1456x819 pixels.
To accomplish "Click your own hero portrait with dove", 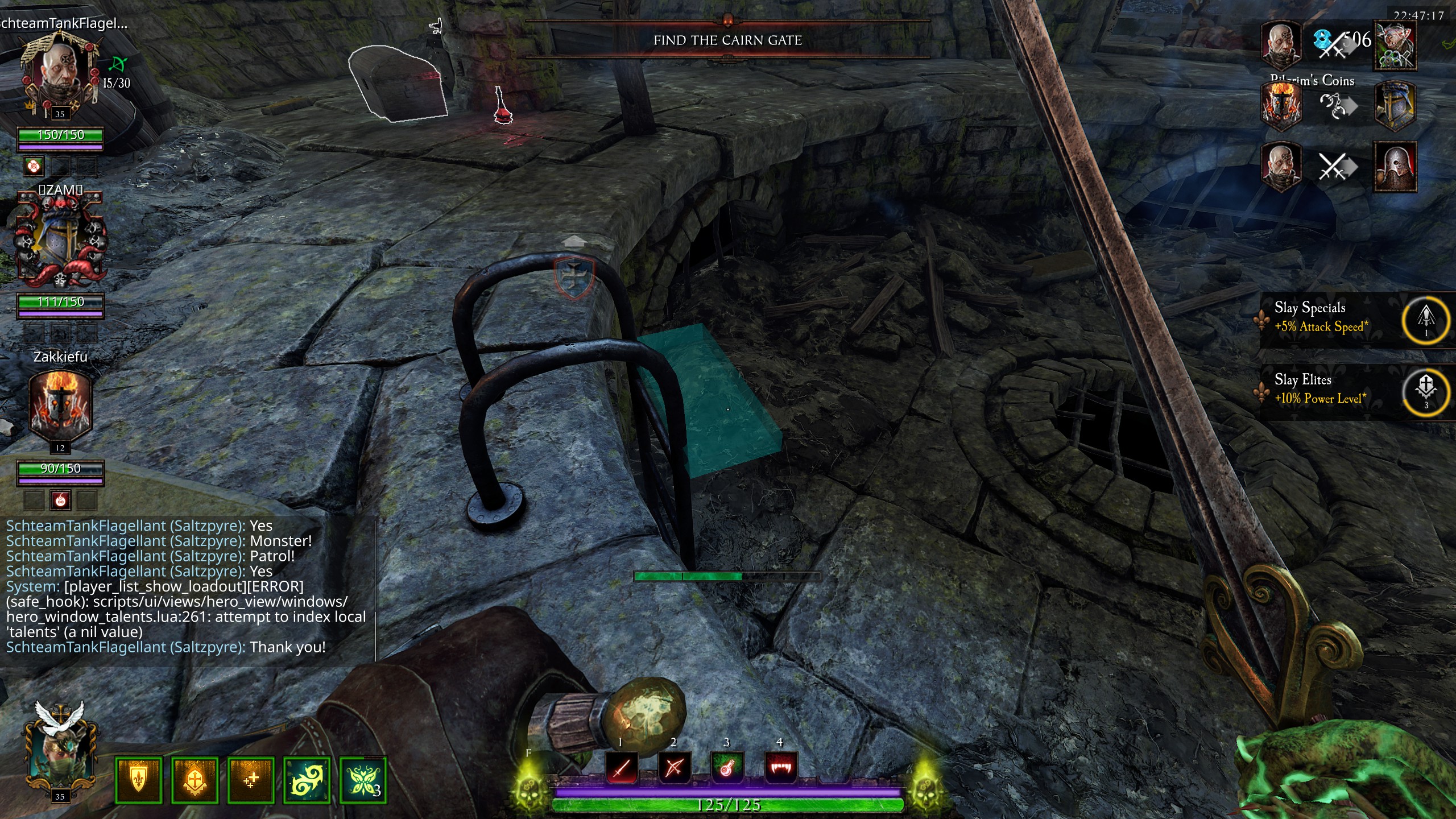I will coord(60,751).
